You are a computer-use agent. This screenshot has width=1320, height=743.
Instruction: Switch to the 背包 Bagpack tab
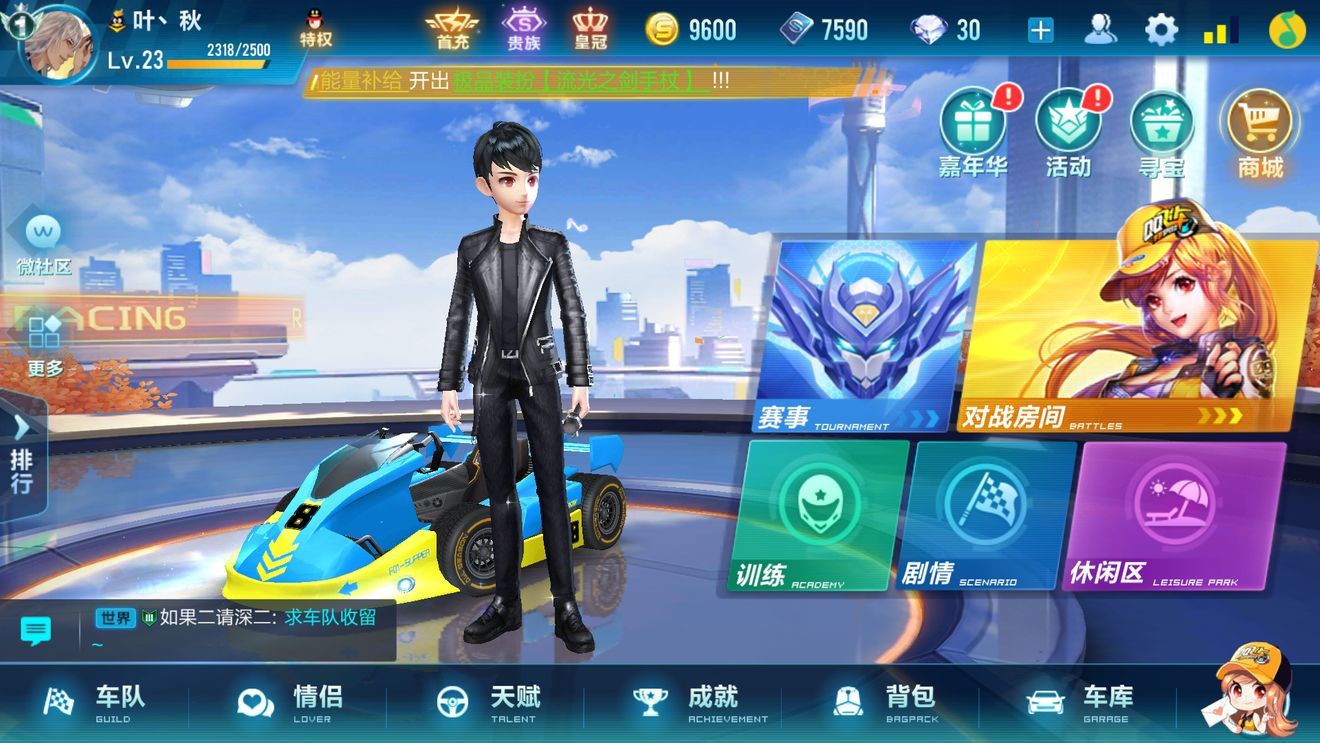885,706
